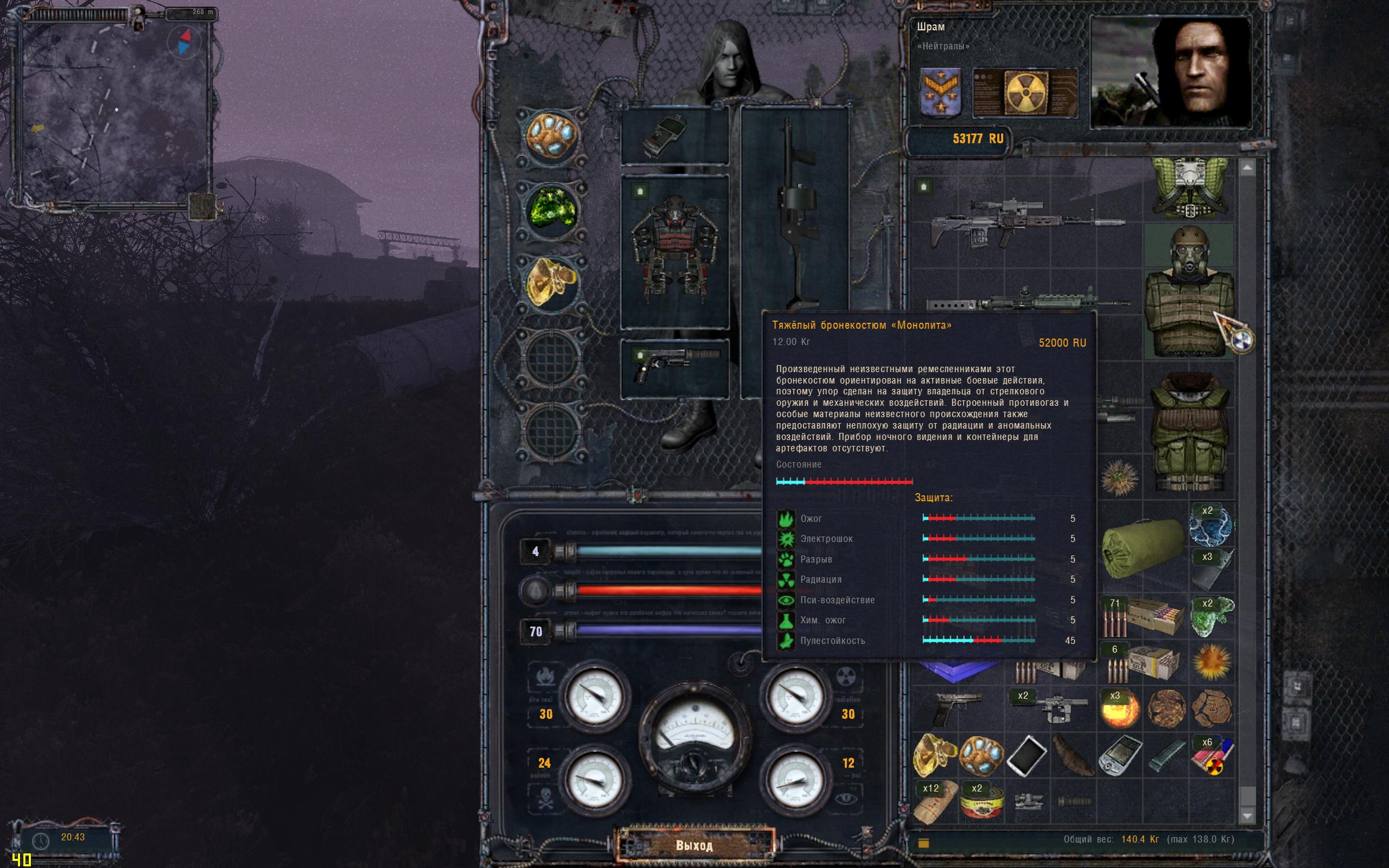This screenshot has width=1389, height=868.
Task: Pick the fireball artifact stack of three
Action: pyautogui.click(x=1119, y=710)
